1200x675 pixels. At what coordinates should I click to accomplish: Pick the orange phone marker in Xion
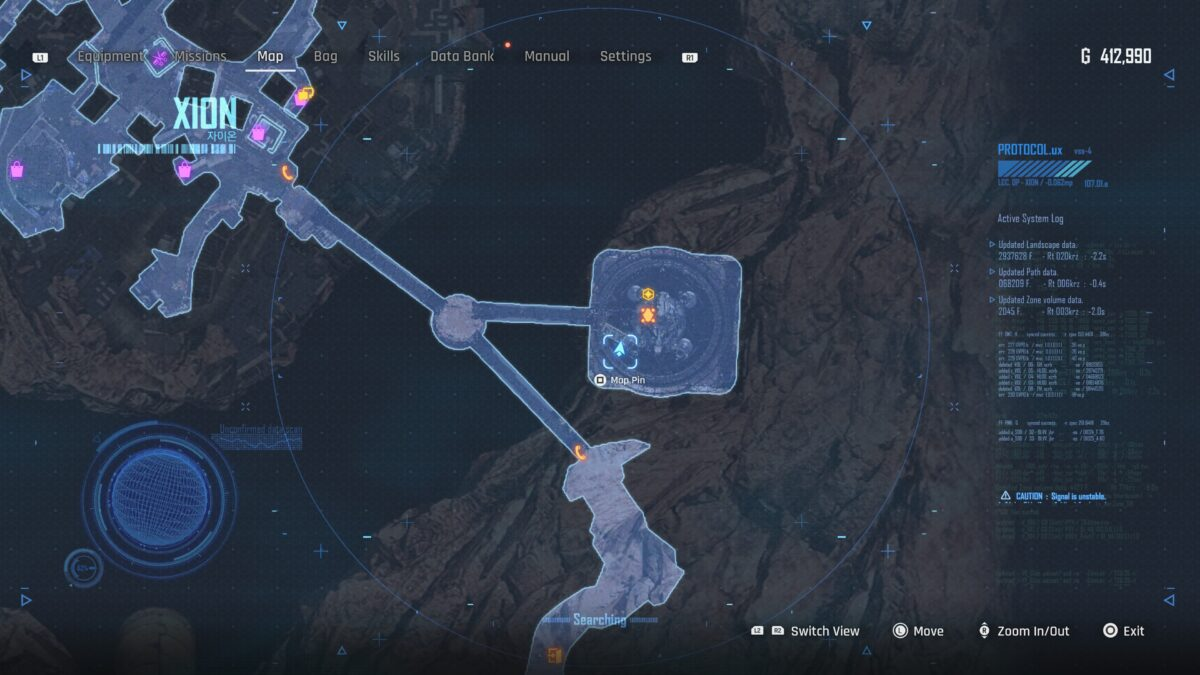(x=288, y=172)
